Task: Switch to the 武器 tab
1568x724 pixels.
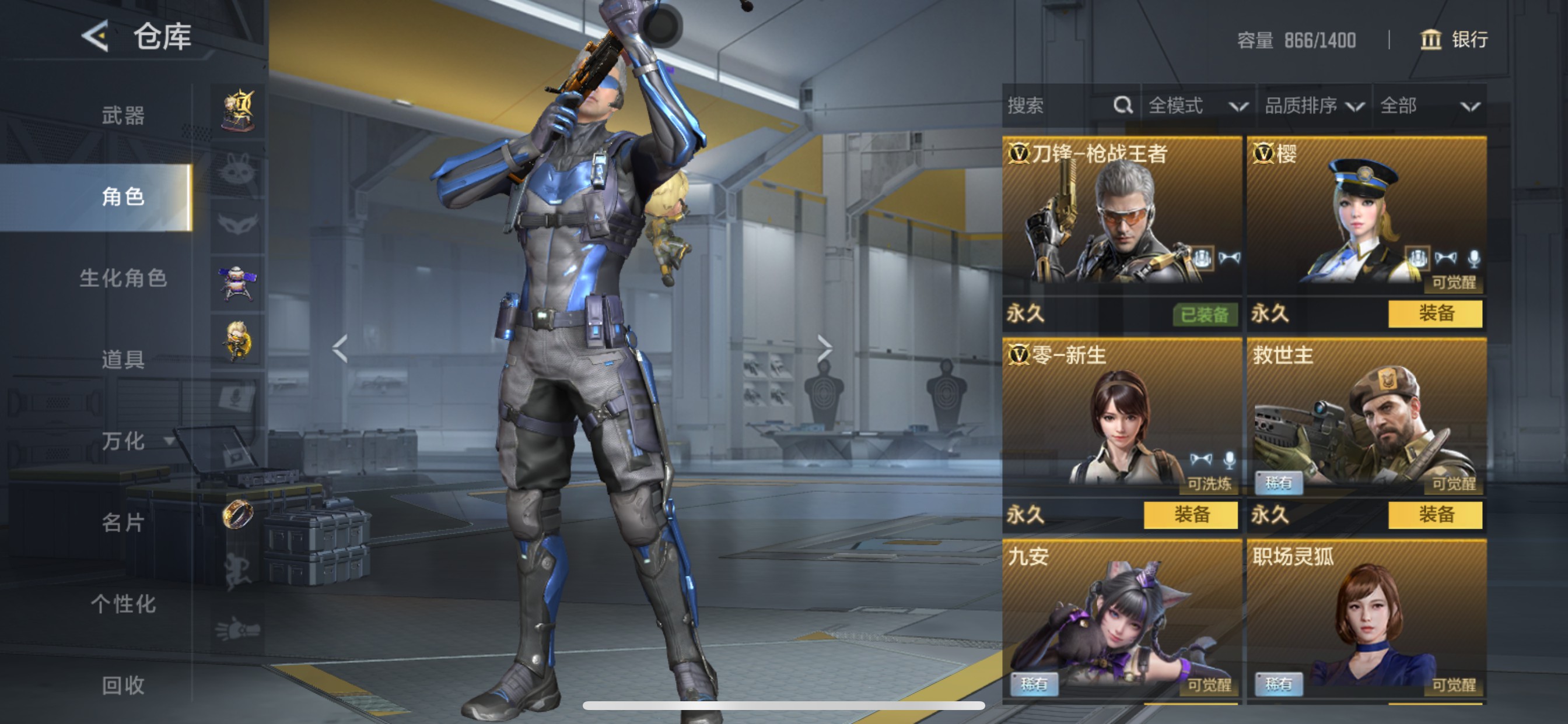Action: [x=123, y=115]
